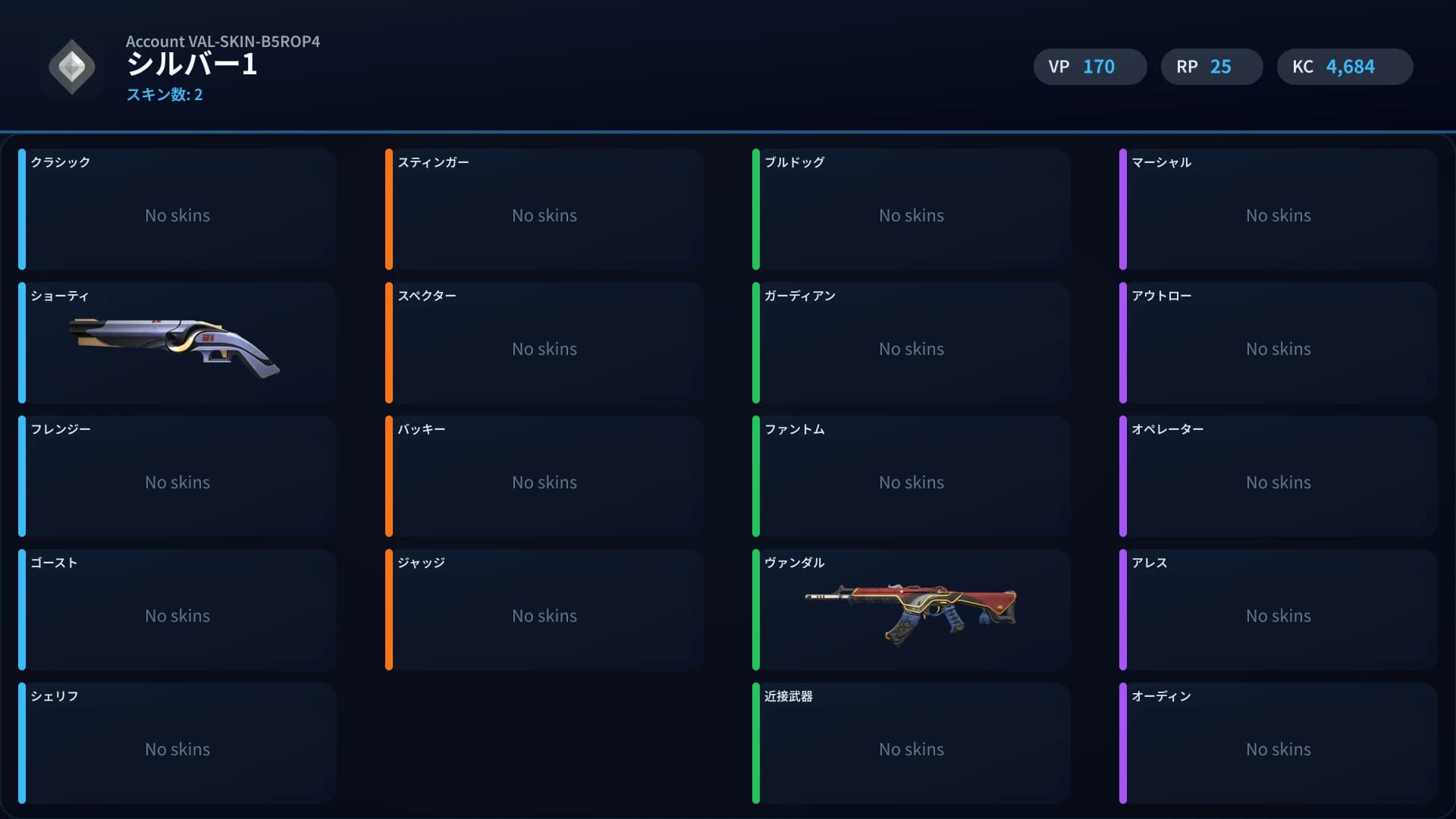The height and width of the screenshot is (819, 1456).
Task: Click the Account VAL-SKIN-B5ROP4 label
Action: coord(224,42)
